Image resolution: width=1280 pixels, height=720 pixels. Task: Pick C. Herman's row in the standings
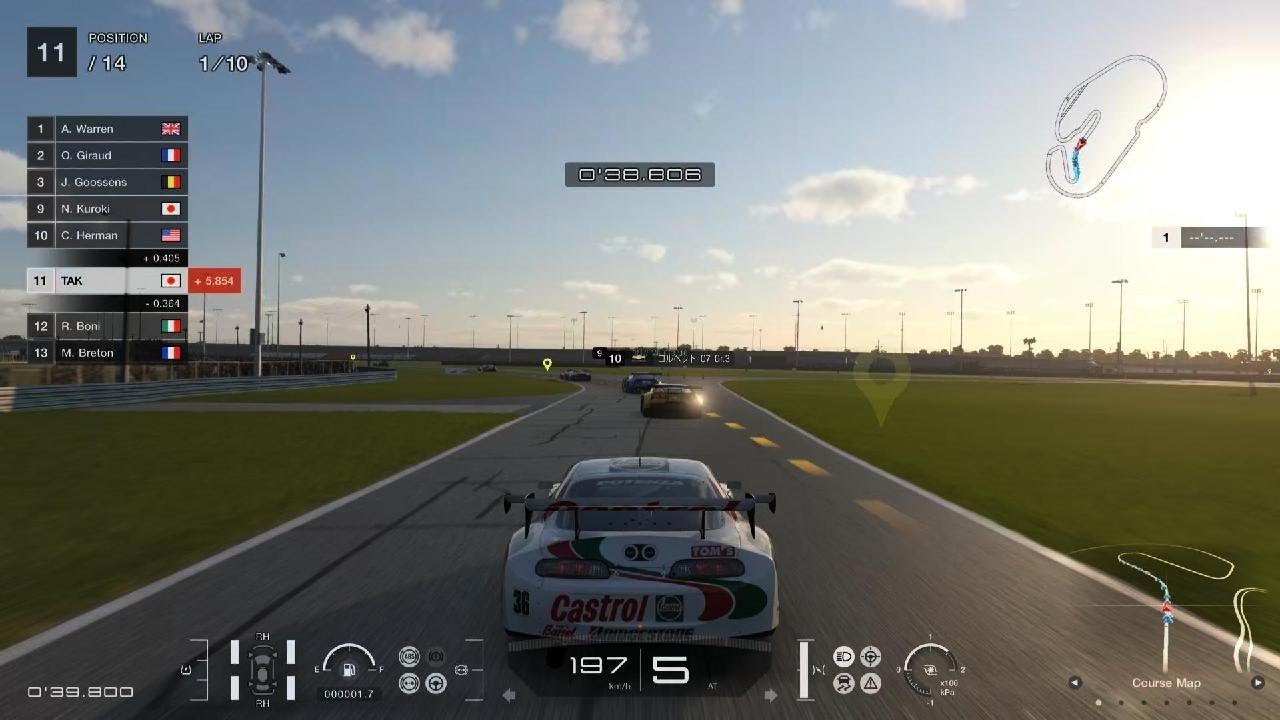click(x=107, y=236)
